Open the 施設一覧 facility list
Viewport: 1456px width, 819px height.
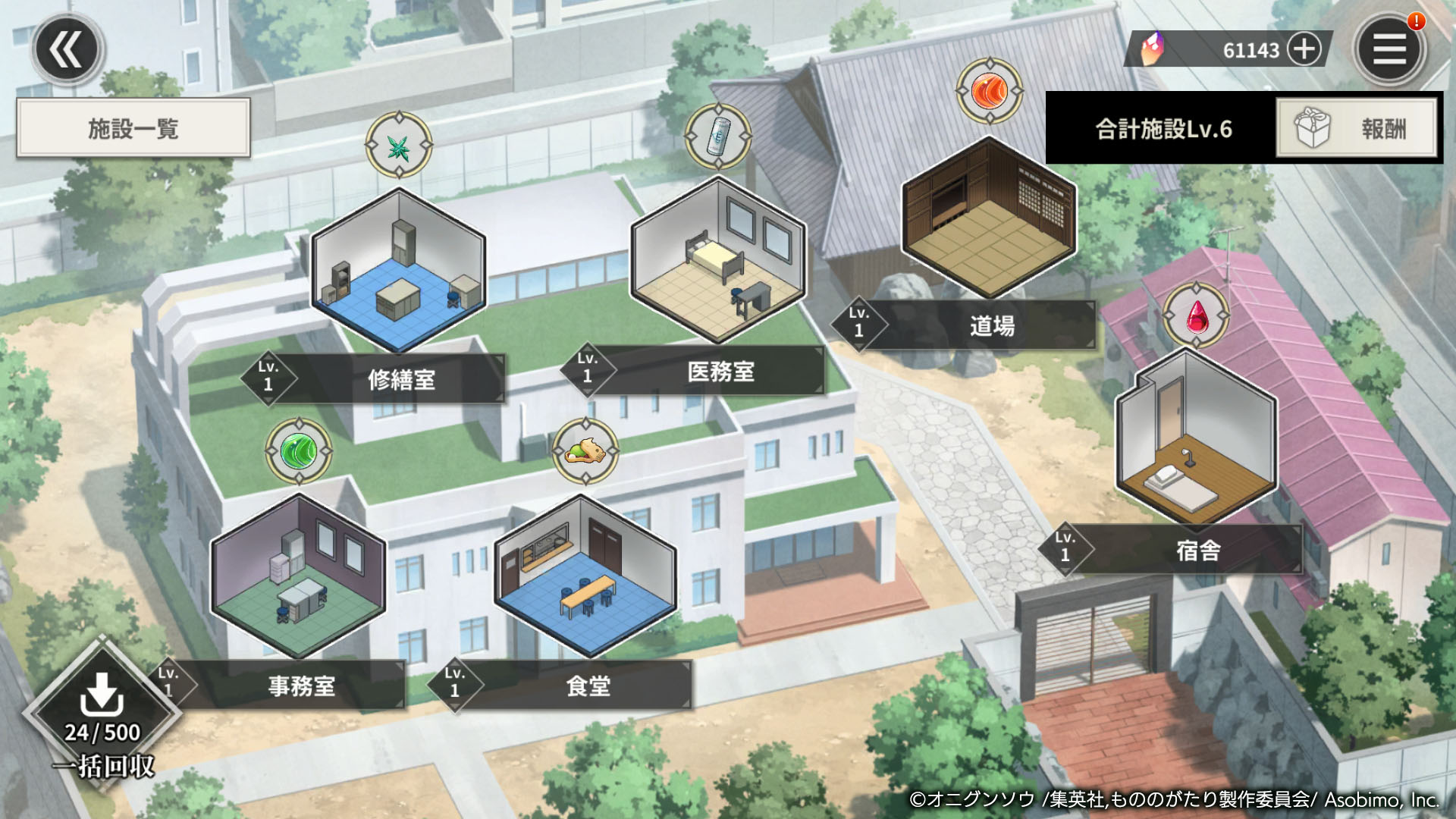coord(133,128)
